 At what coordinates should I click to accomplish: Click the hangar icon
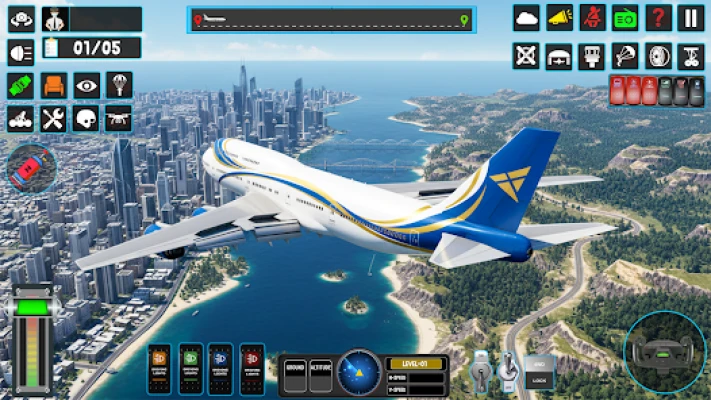point(560,56)
